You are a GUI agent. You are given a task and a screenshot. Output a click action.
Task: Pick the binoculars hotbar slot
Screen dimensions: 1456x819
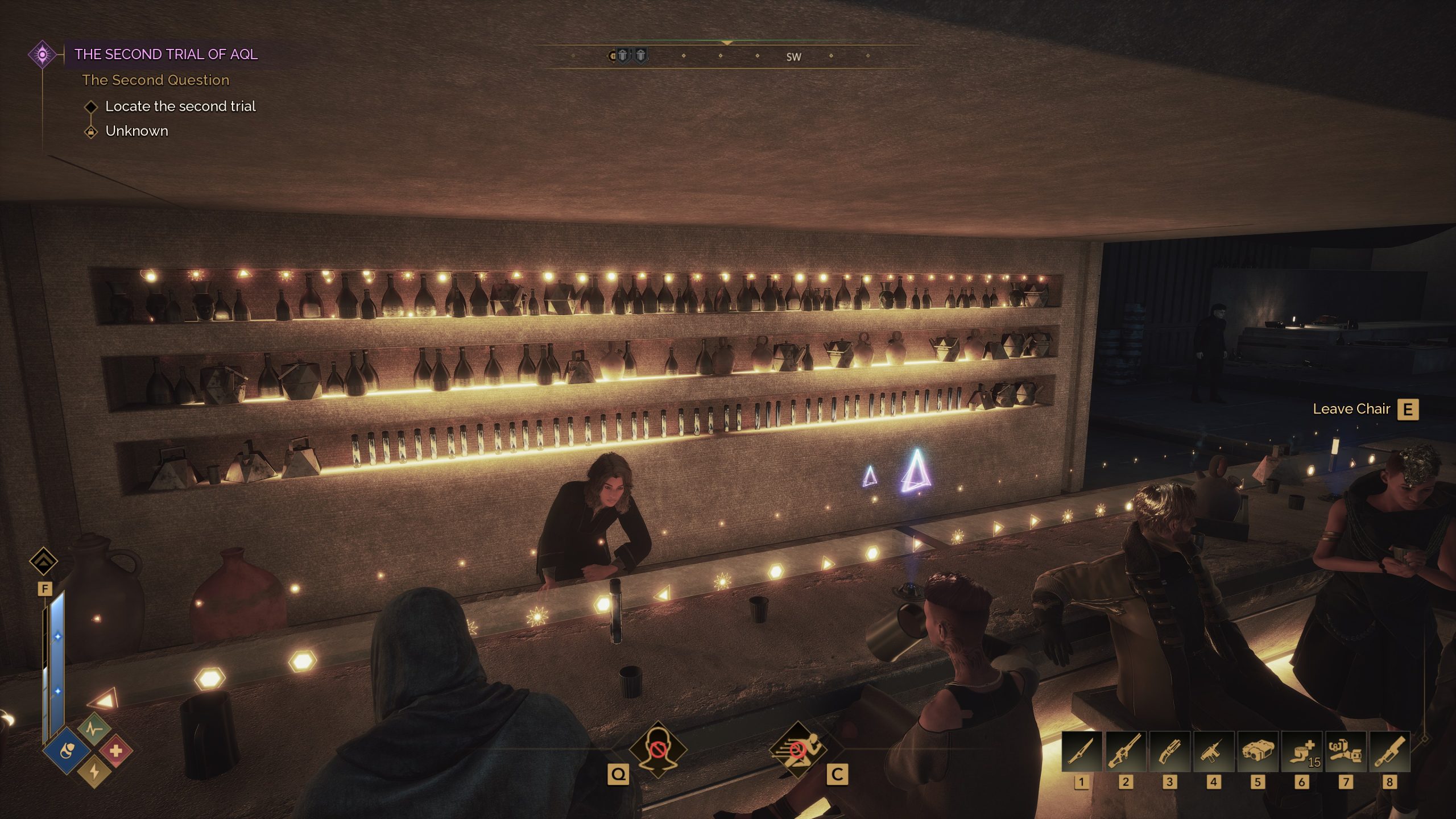[1258, 752]
